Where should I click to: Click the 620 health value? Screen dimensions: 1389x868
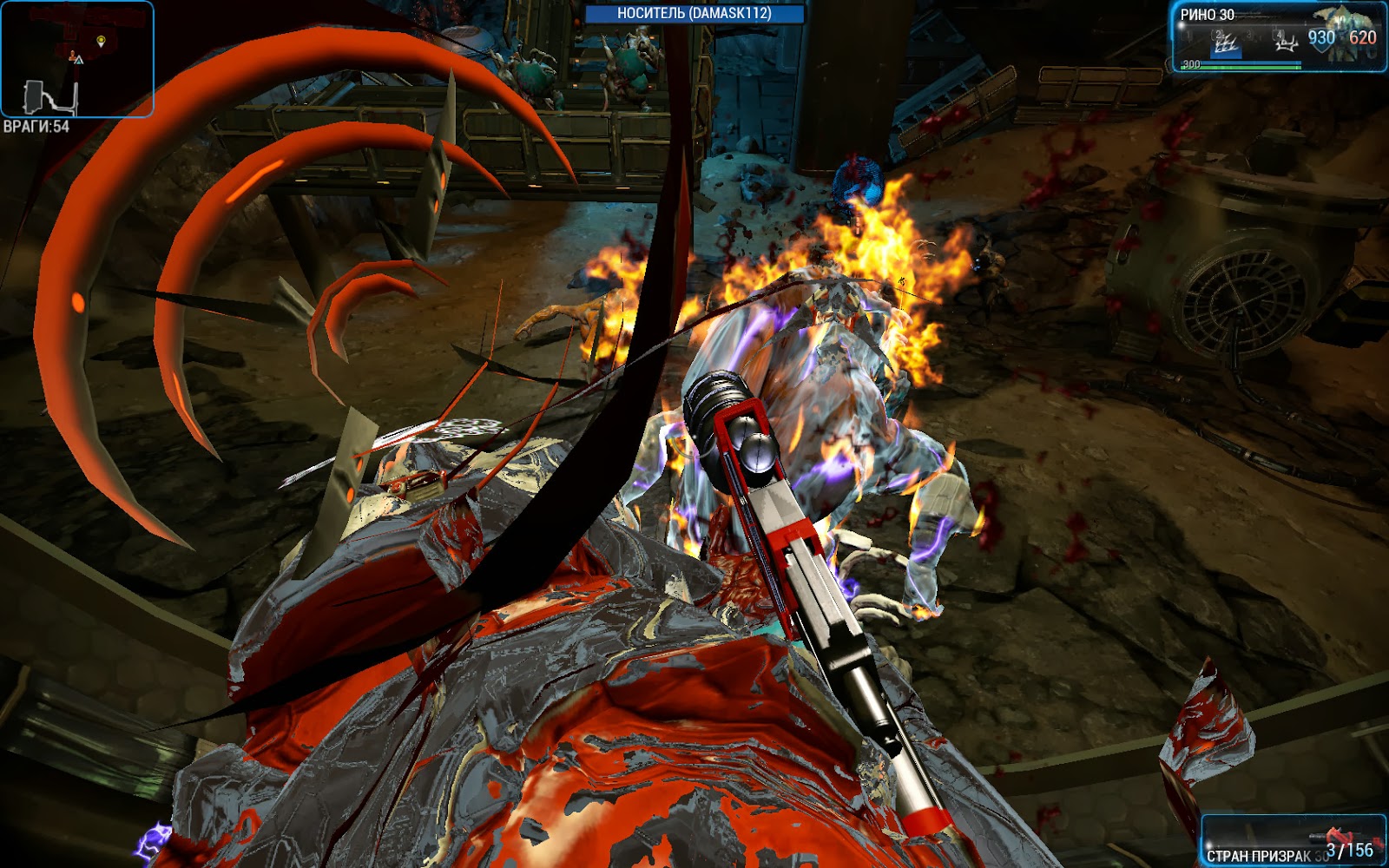1362,37
